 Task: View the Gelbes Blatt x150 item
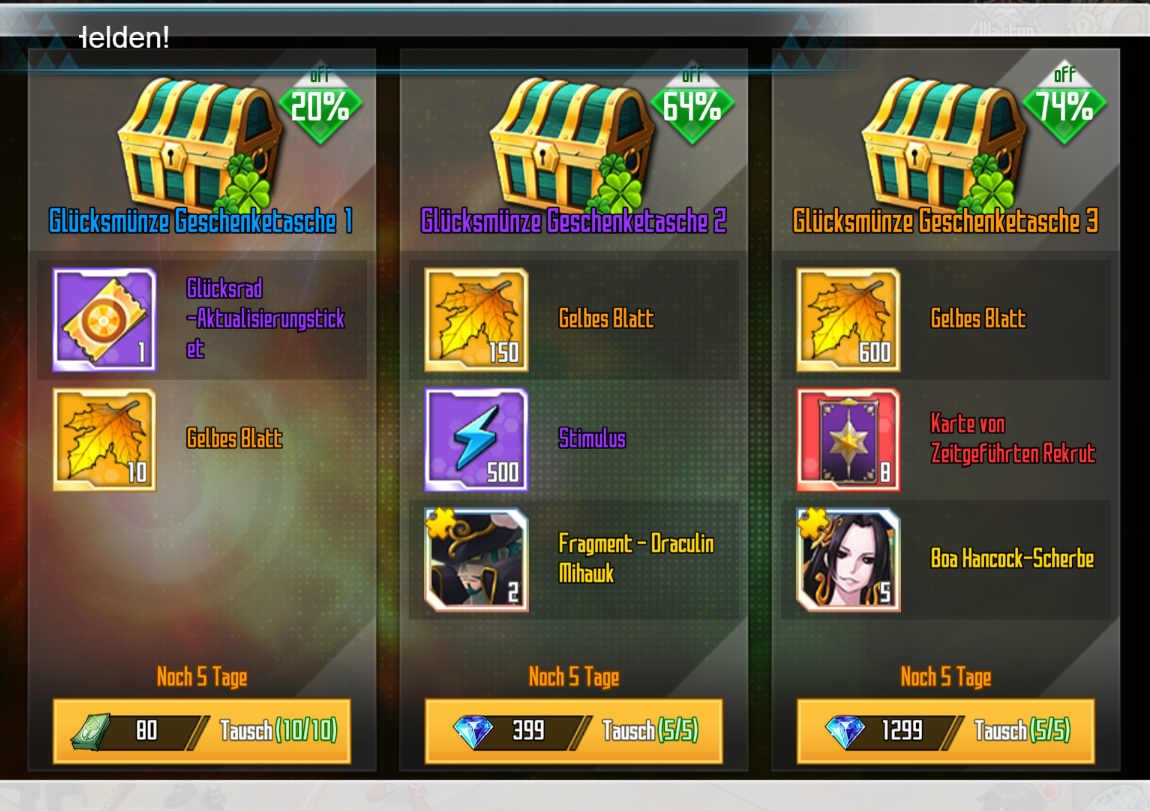(476, 320)
